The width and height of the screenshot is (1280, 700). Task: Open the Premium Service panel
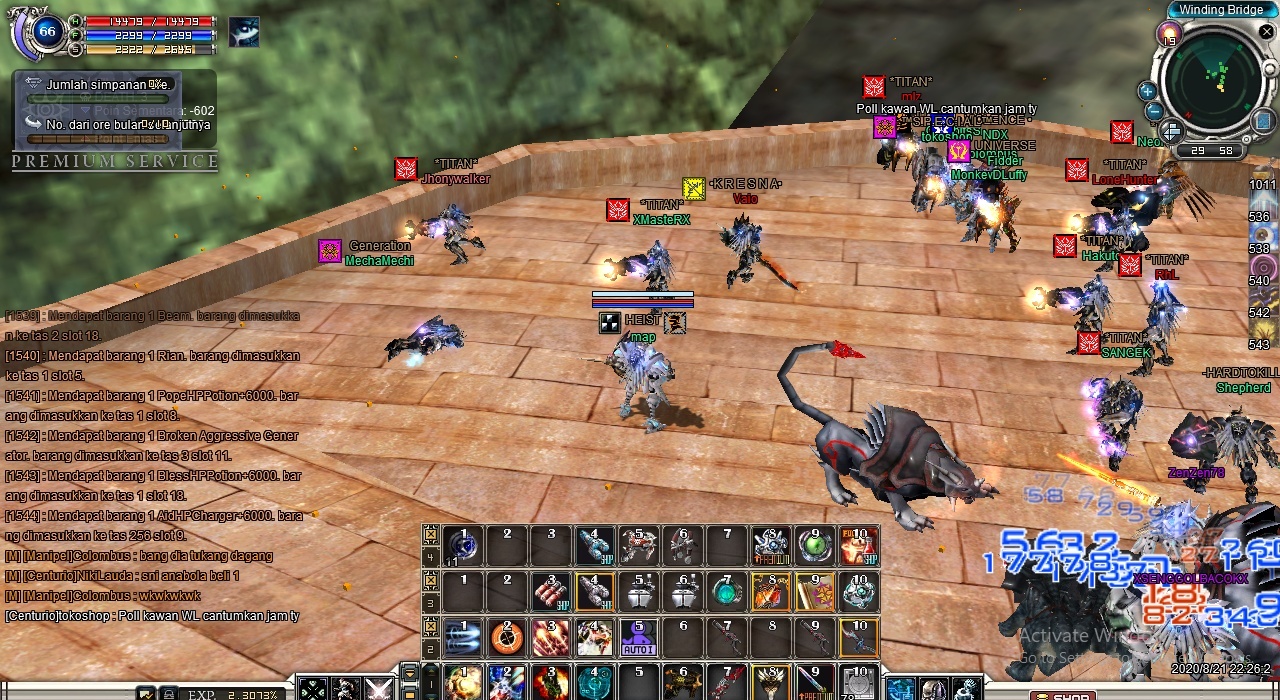click(x=115, y=161)
